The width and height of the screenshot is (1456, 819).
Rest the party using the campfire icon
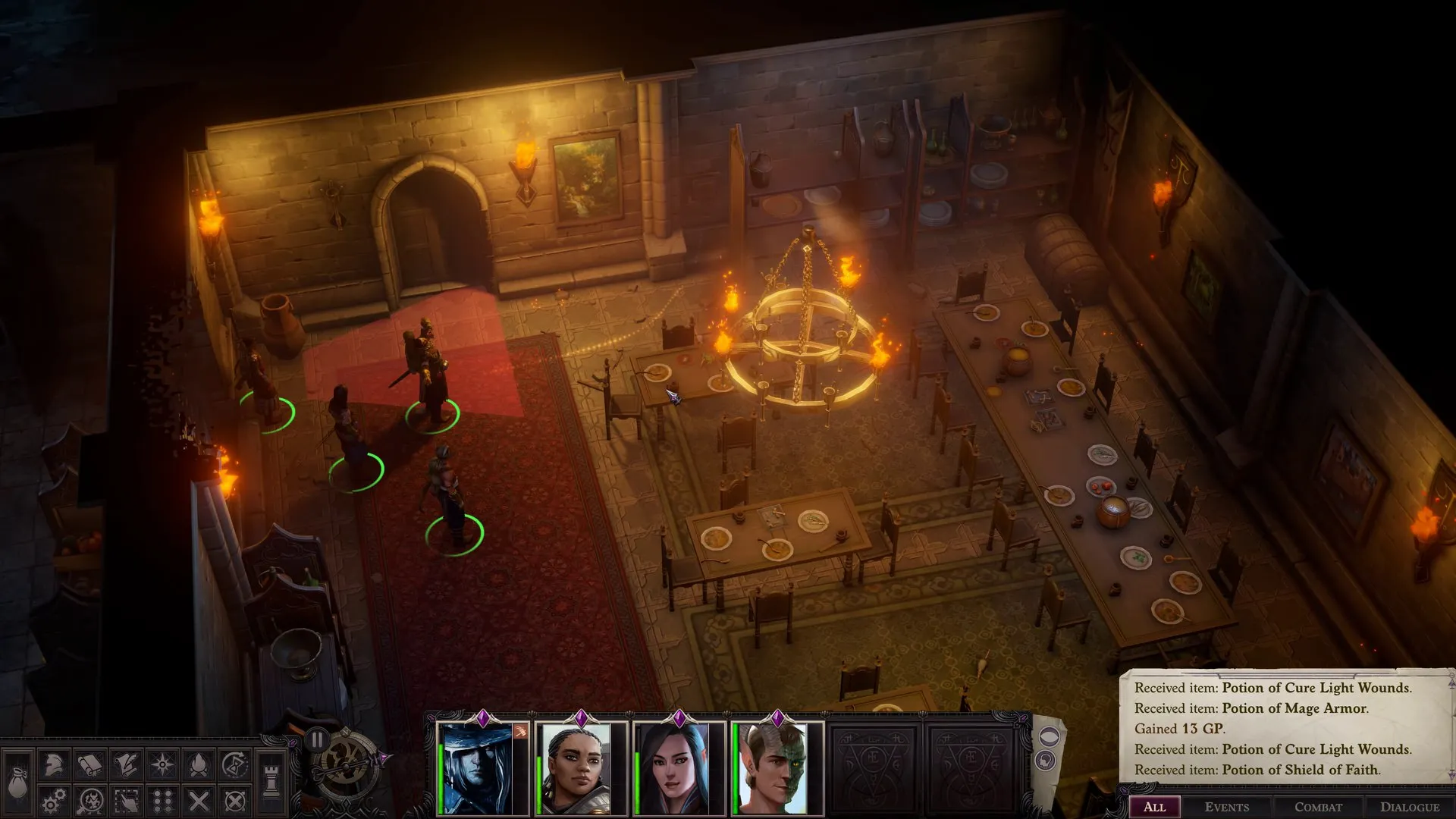pyautogui.click(x=200, y=764)
